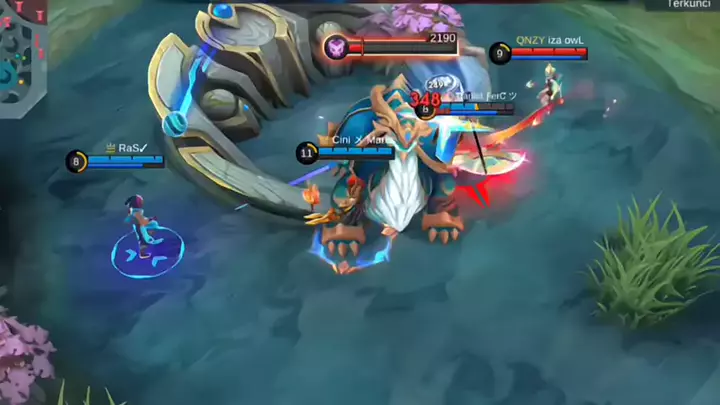Viewport: 720px width, 405px height.
Task: Toggle the Terkunci camera lock label
Action: click(x=692, y=5)
